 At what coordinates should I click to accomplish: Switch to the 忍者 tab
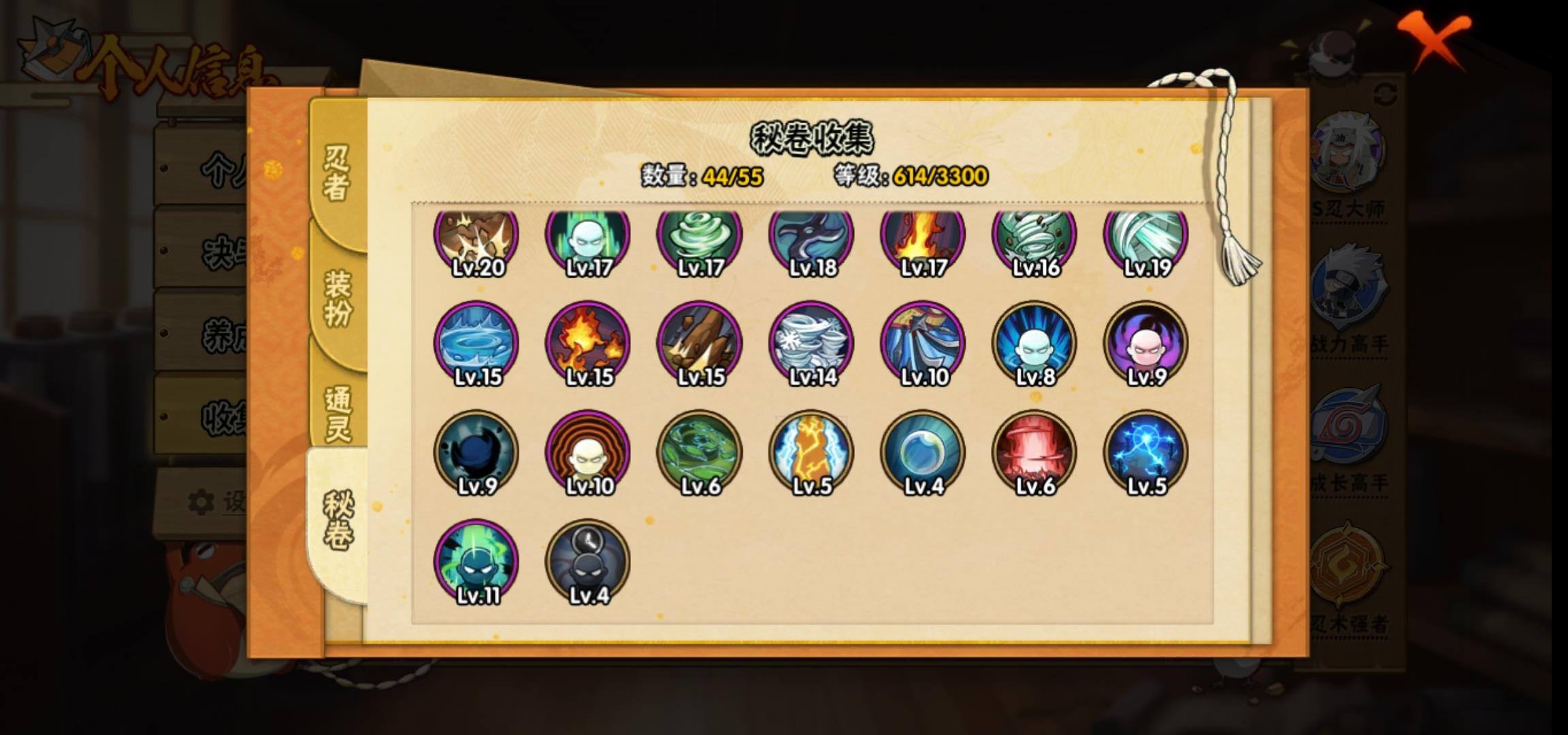pyautogui.click(x=338, y=174)
